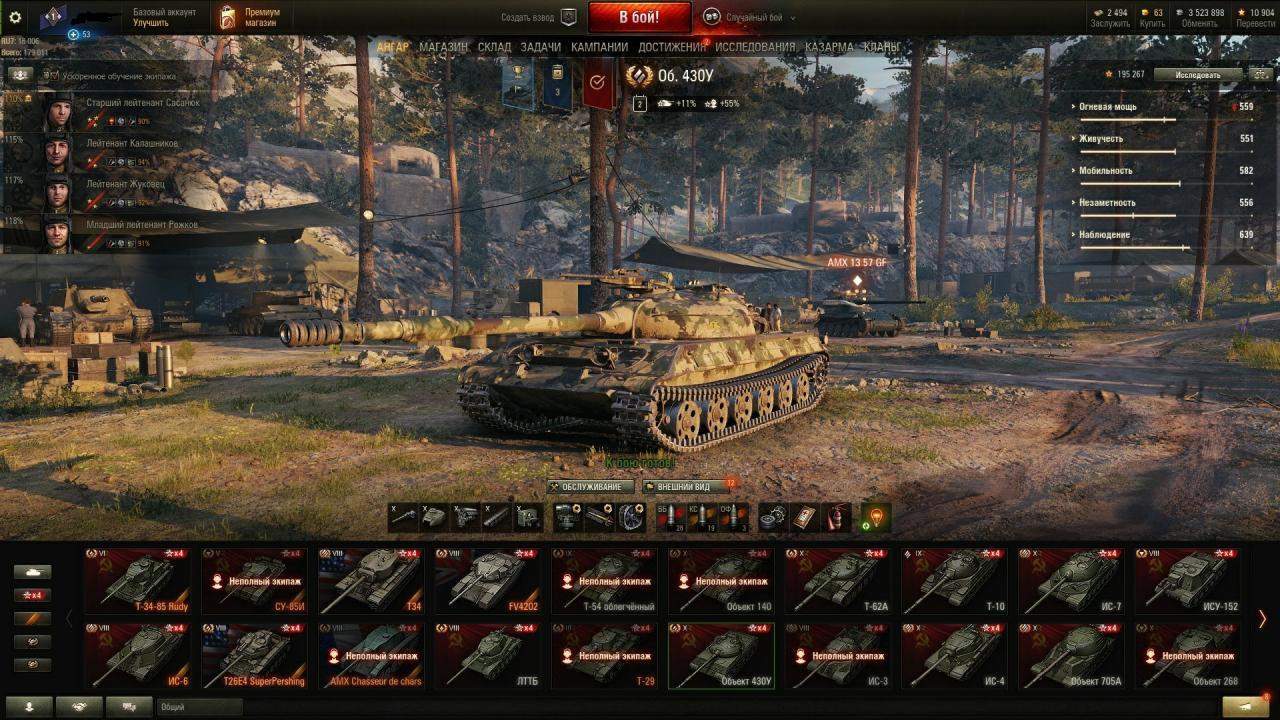
Task: Open the Внешний вид customization
Action: 683,487
